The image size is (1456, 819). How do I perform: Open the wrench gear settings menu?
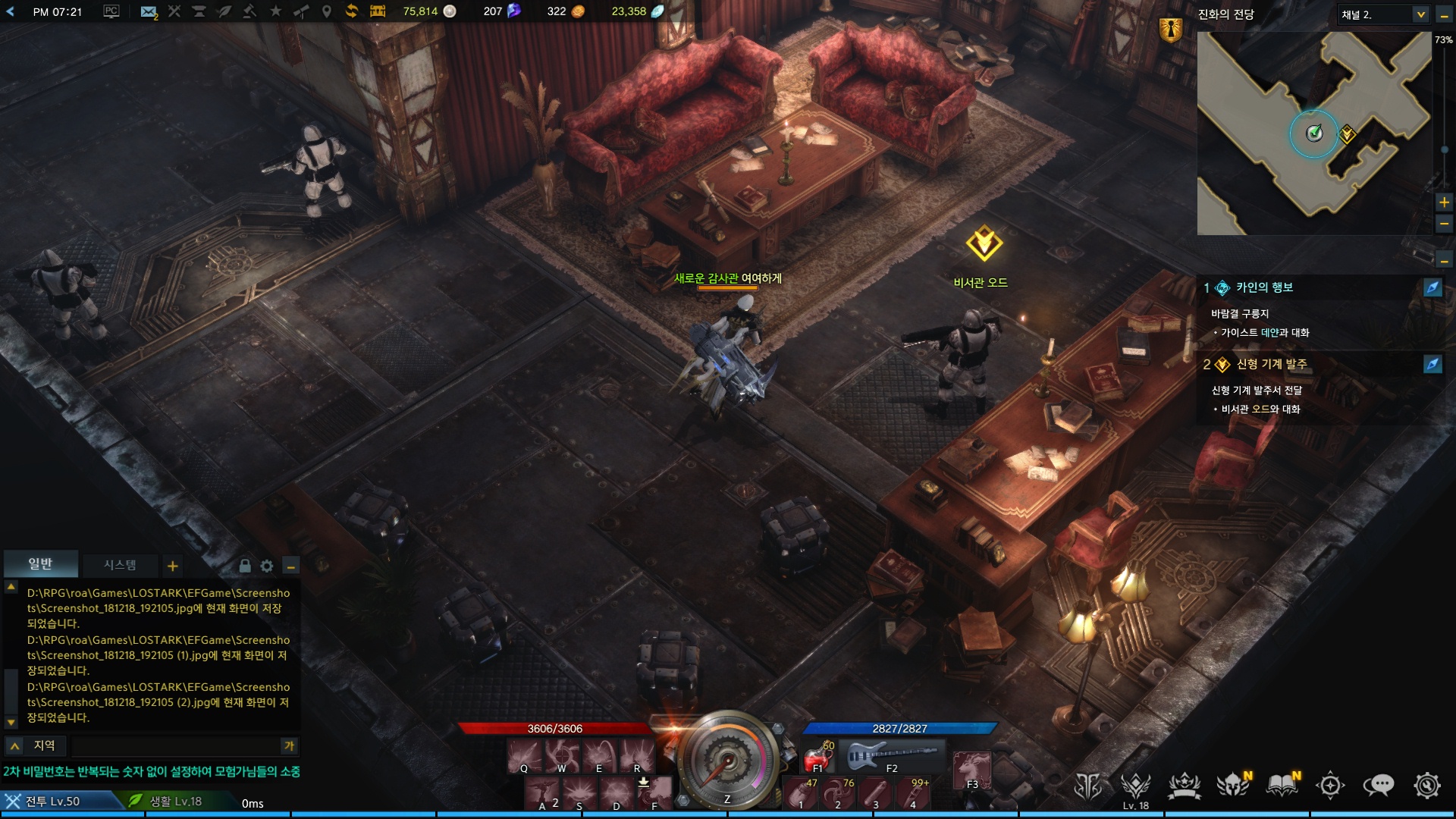click(x=1426, y=786)
